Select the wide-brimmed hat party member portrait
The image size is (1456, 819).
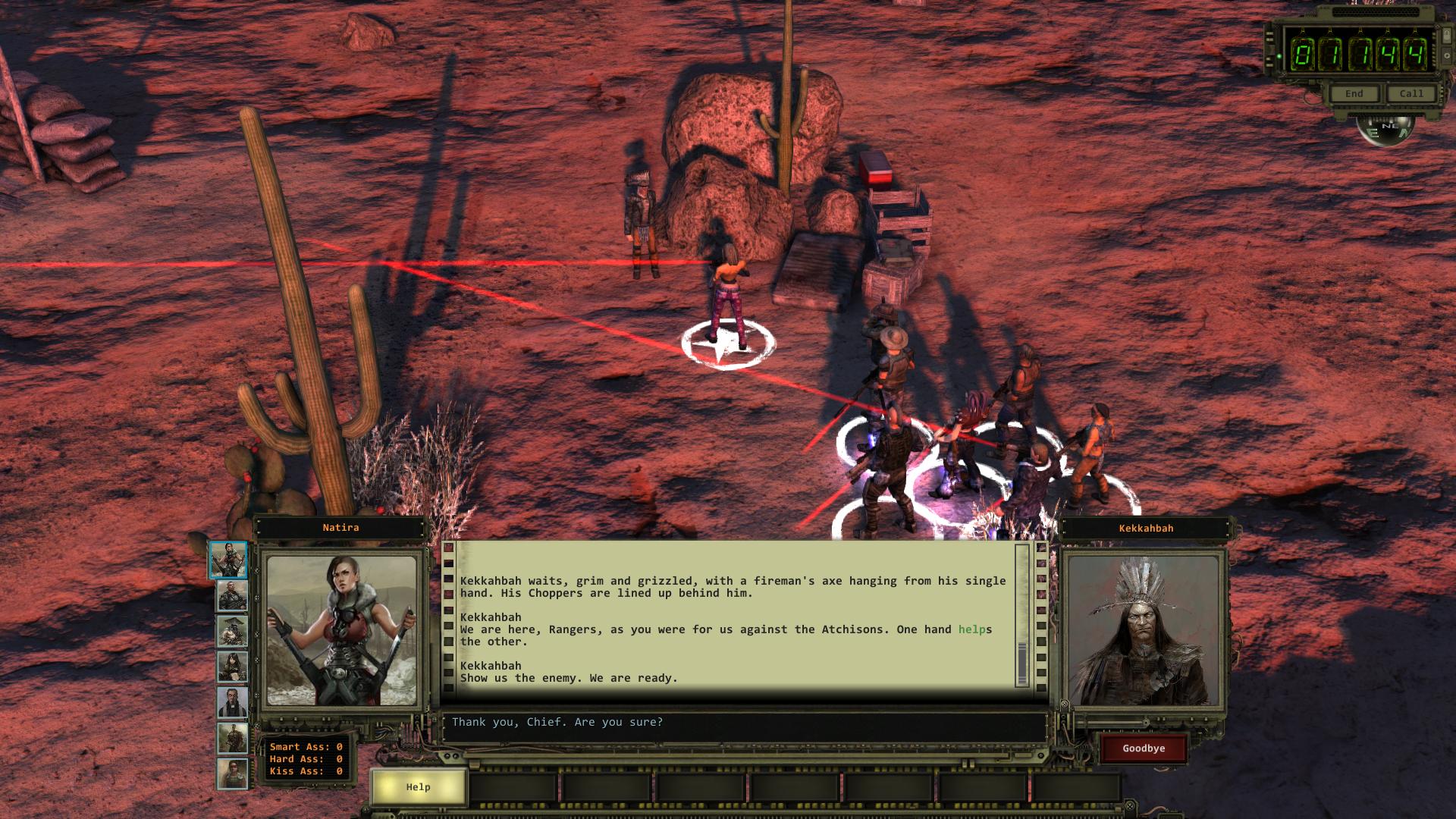pos(232,632)
